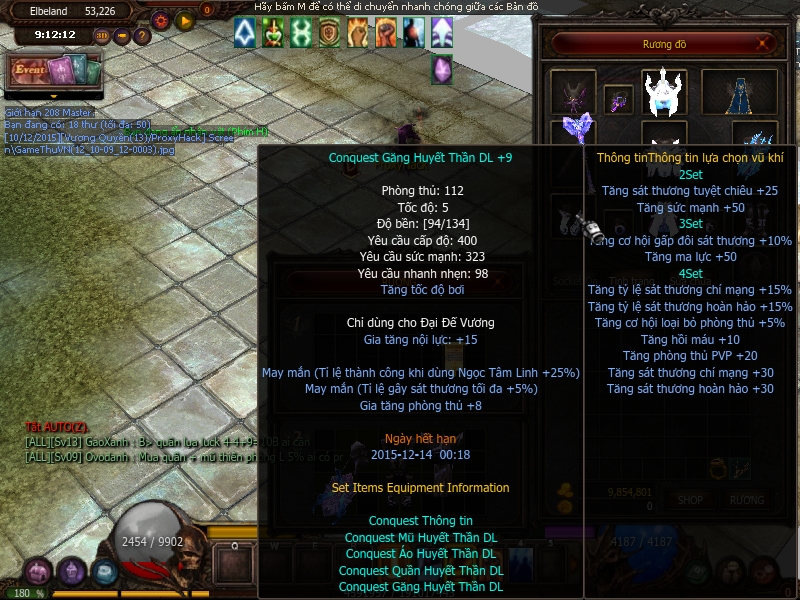Click the purple crystal buff icon

click(x=441, y=69)
